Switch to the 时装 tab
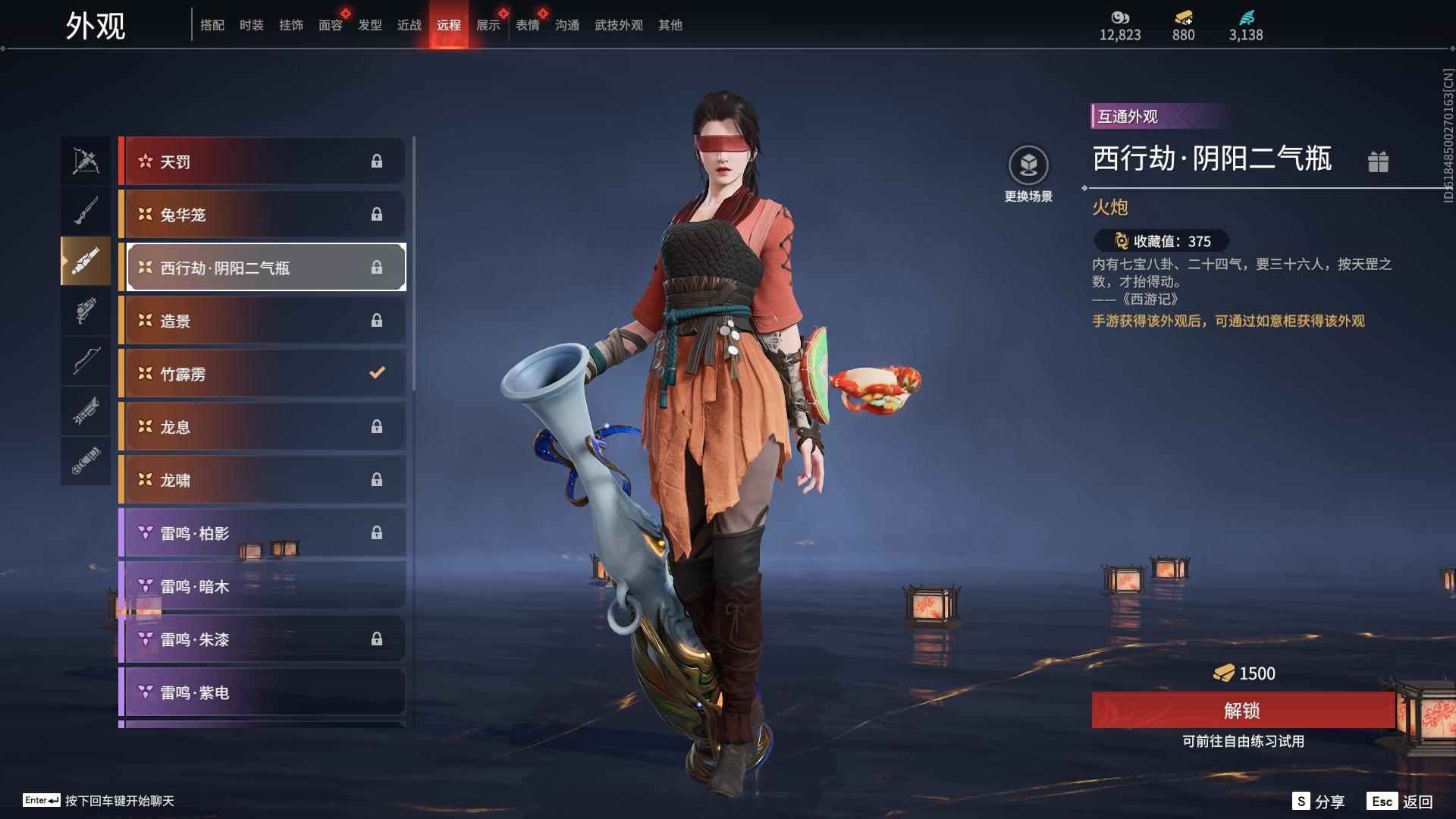Viewport: 1456px width, 819px height. pyautogui.click(x=252, y=25)
